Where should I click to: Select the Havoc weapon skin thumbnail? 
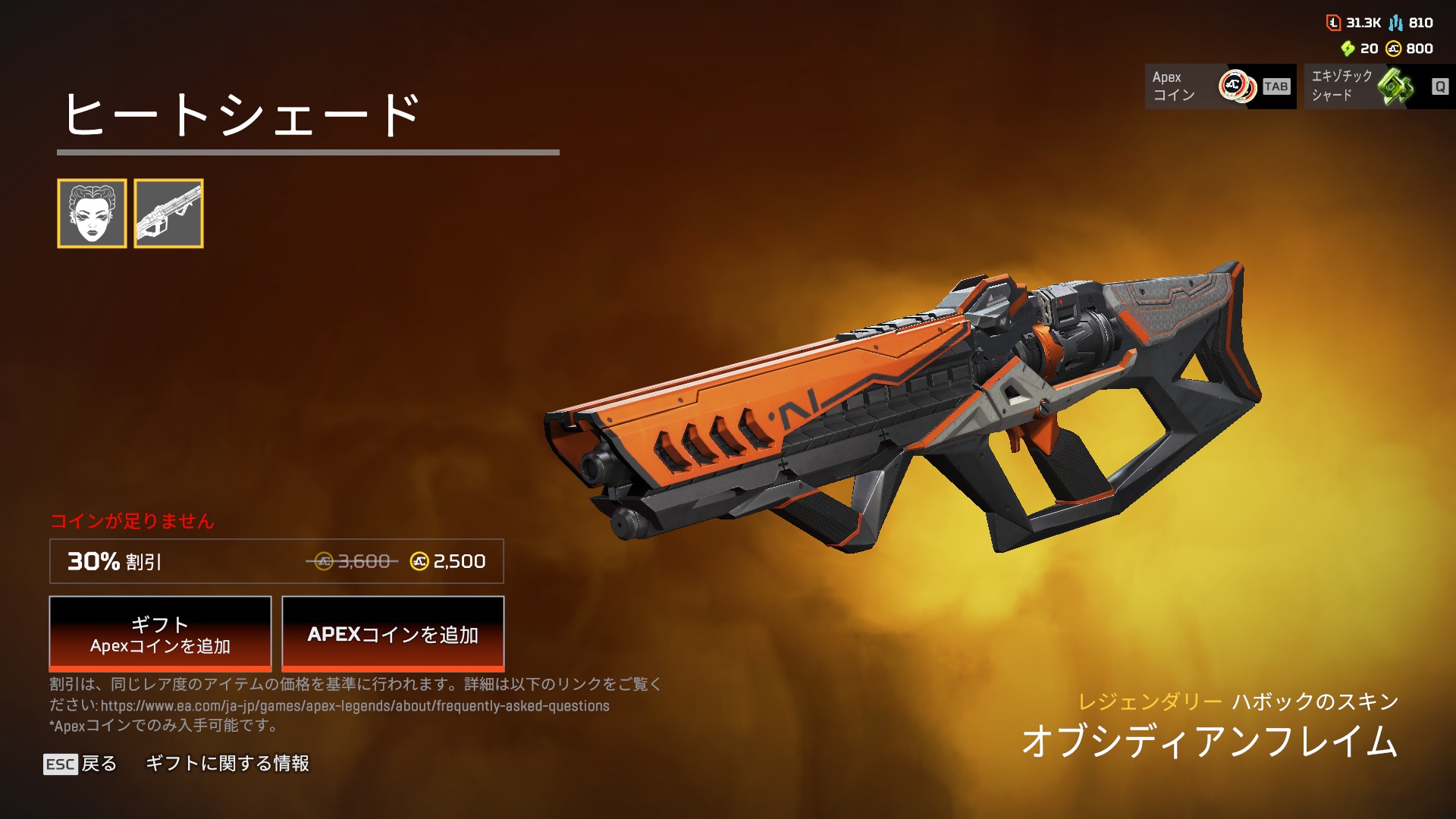tap(168, 213)
